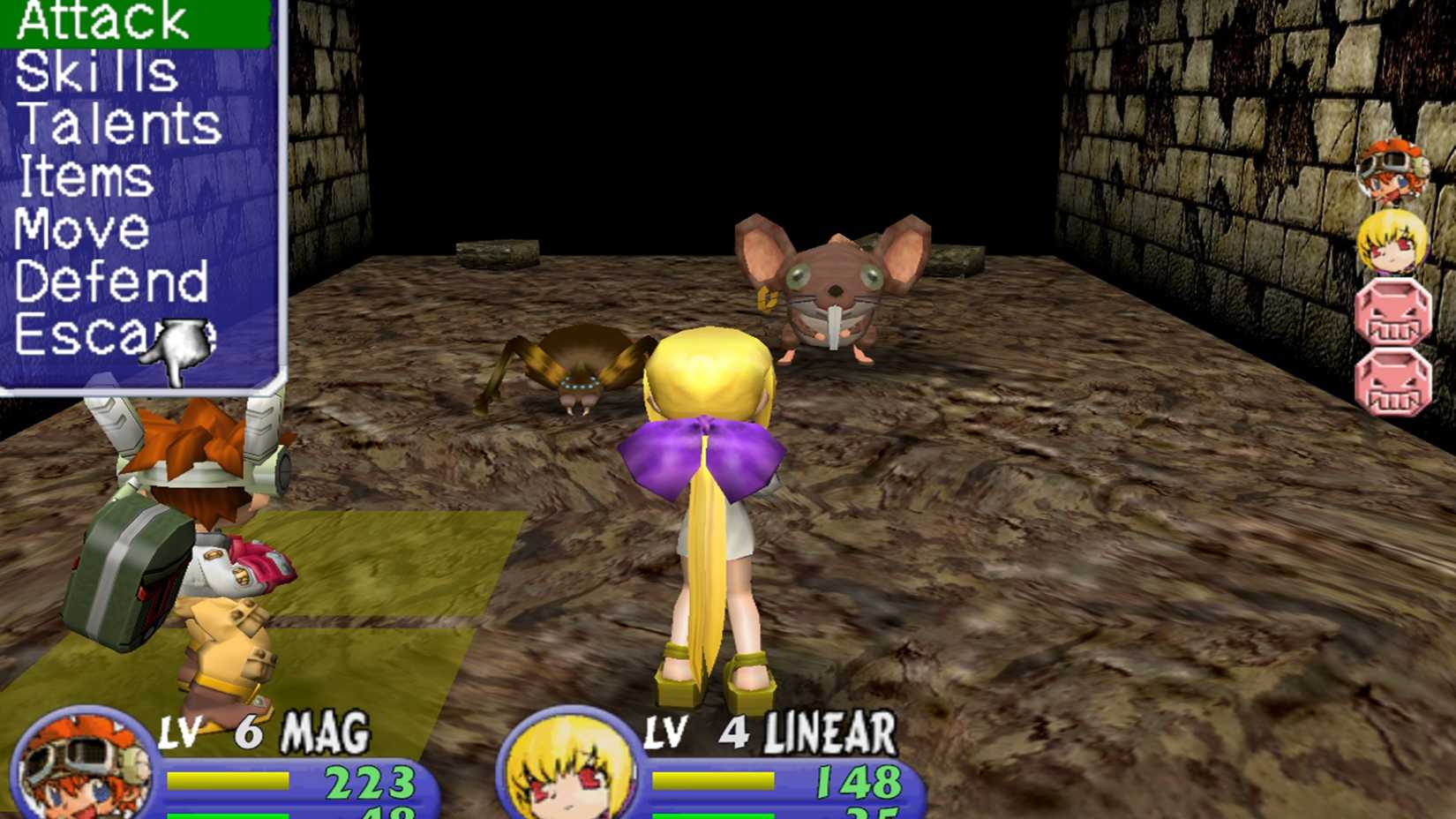This screenshot has width=1456, height=819.
Task: Select the Attack command
Action: [x=101, y=22]
